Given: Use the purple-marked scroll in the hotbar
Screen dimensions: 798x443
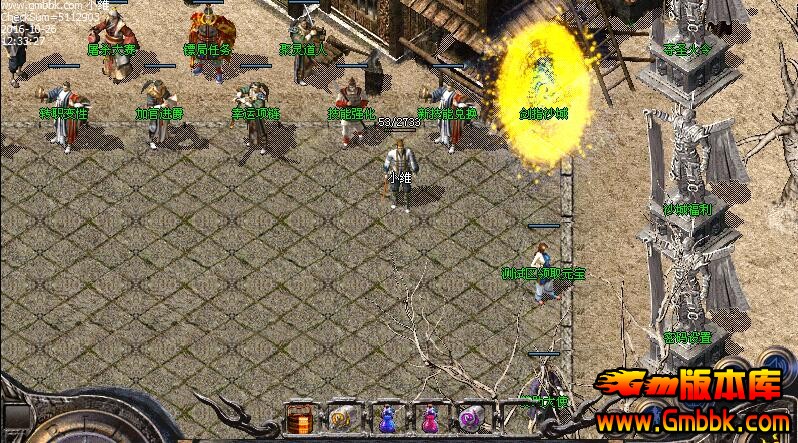Looking at the screenshot, I should click(470, 416).
